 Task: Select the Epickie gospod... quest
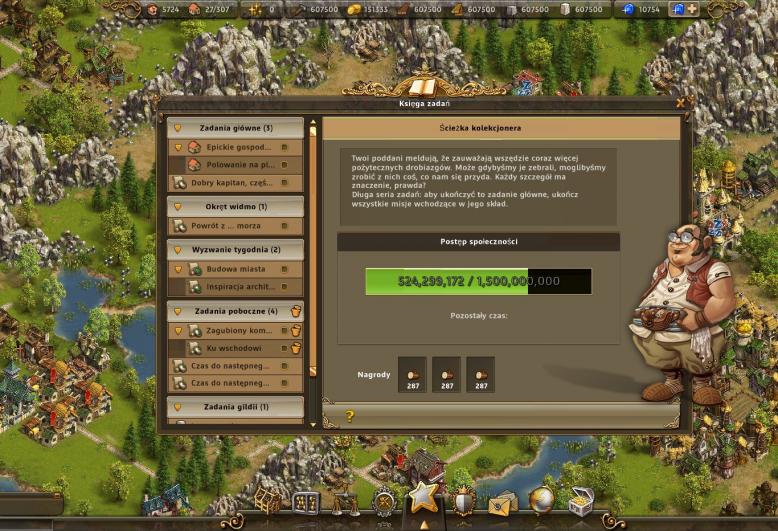[x=238, y=147]
